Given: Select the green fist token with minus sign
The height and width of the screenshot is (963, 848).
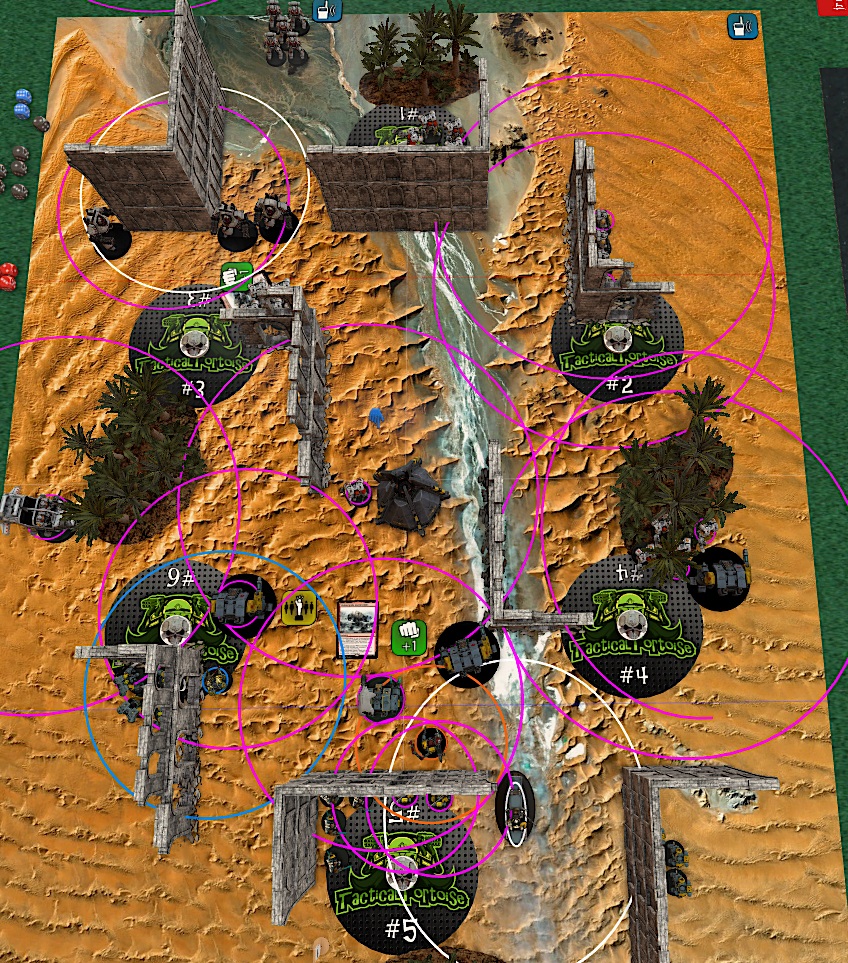Looking at the screenshot, I should click(234, 276).
